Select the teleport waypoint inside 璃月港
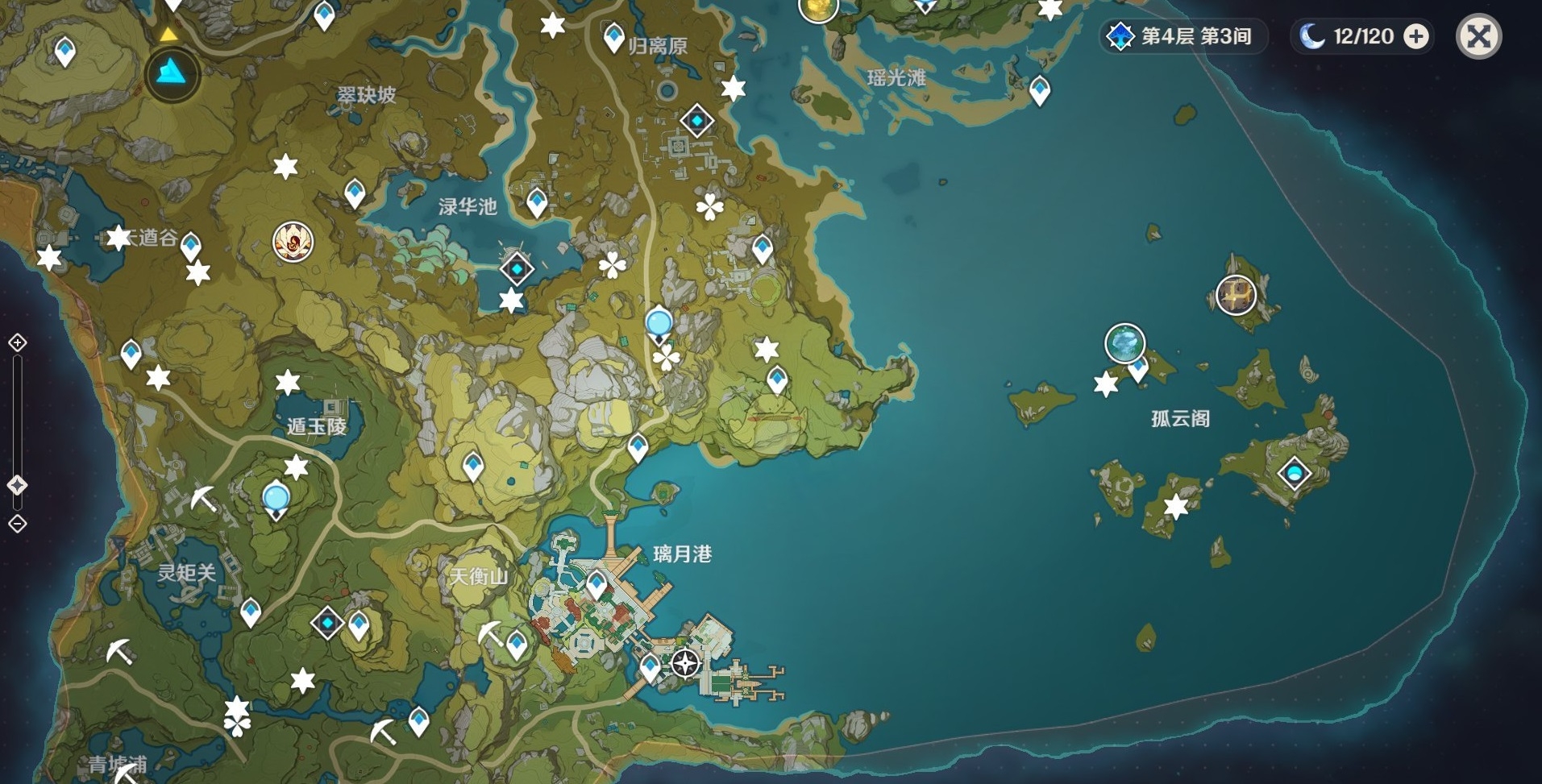This screenshot has width=1542, height=784. (596, 584)
